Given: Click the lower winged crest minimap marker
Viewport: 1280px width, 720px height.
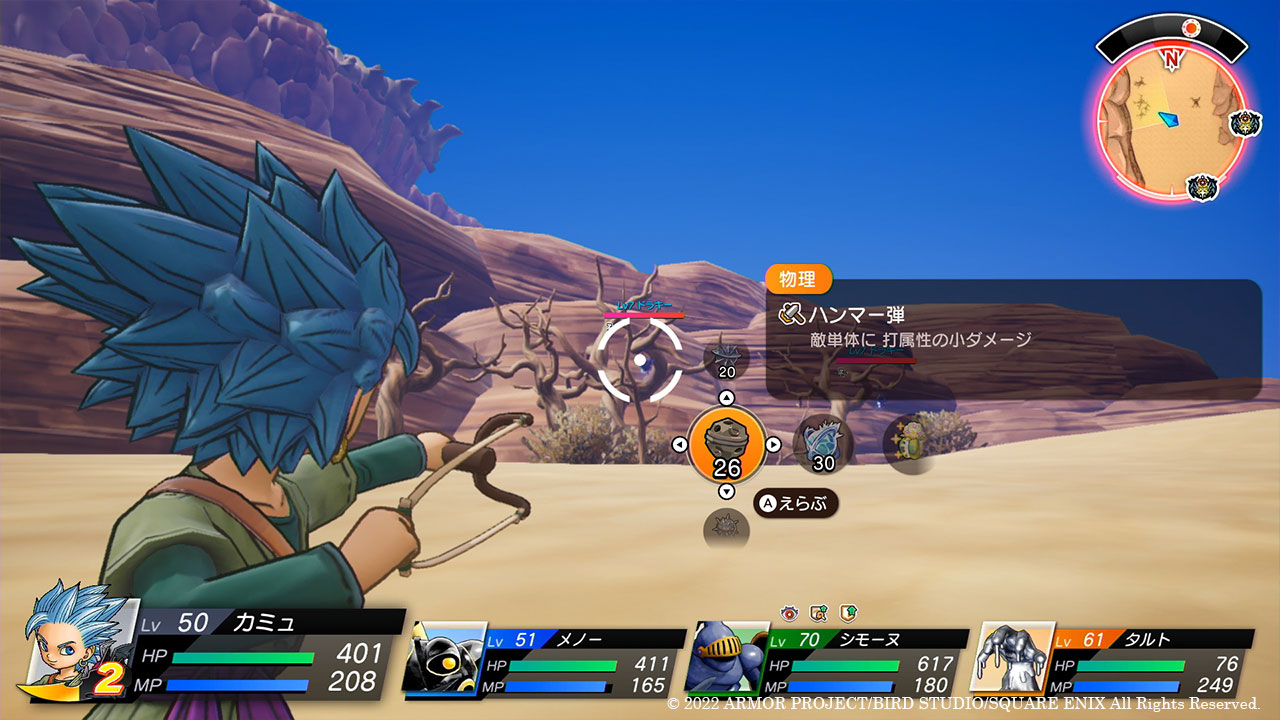Looking at the screenshot, I should (x=1201, y=187).
